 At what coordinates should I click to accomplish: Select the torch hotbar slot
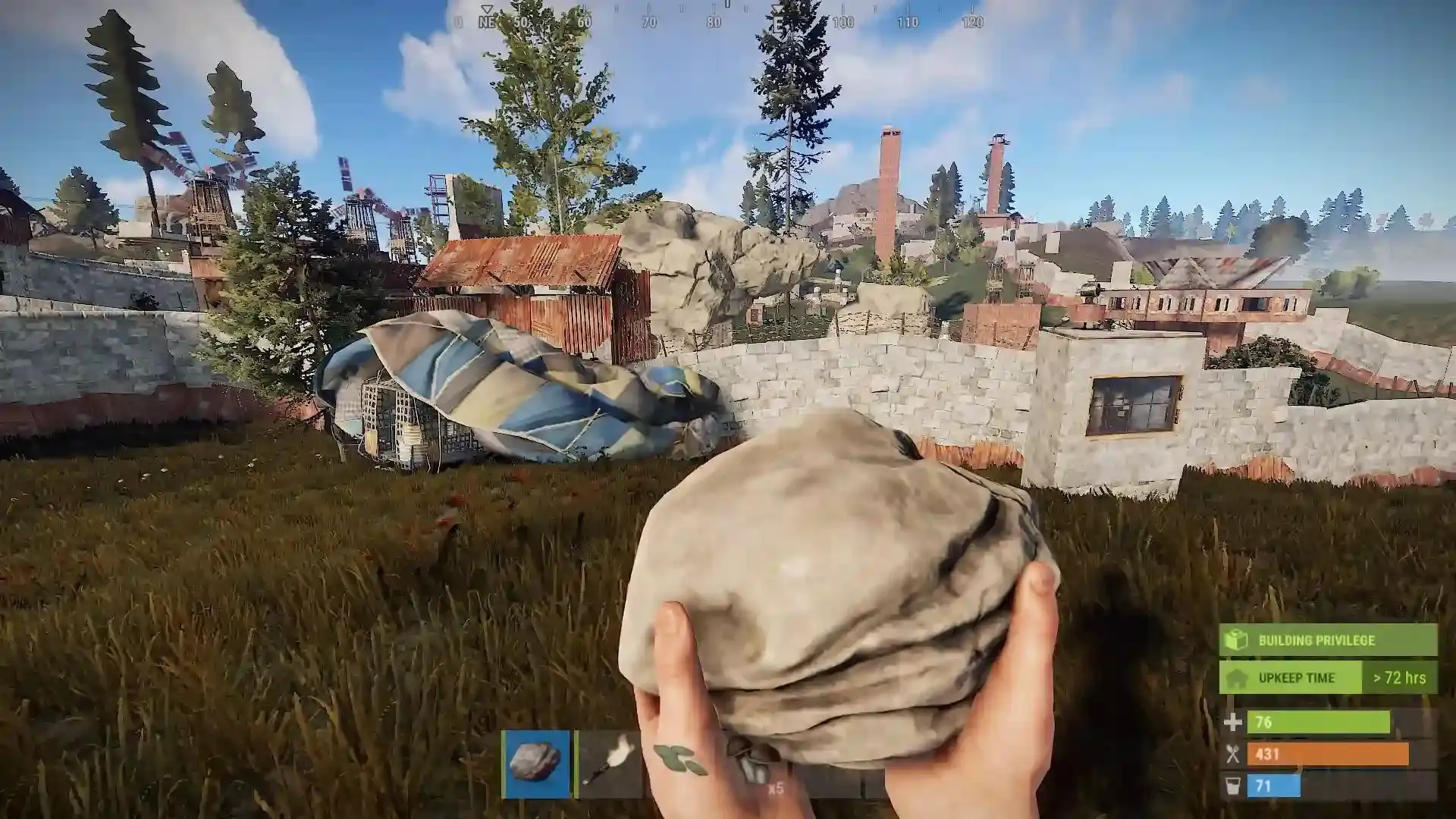click(610, 764)
